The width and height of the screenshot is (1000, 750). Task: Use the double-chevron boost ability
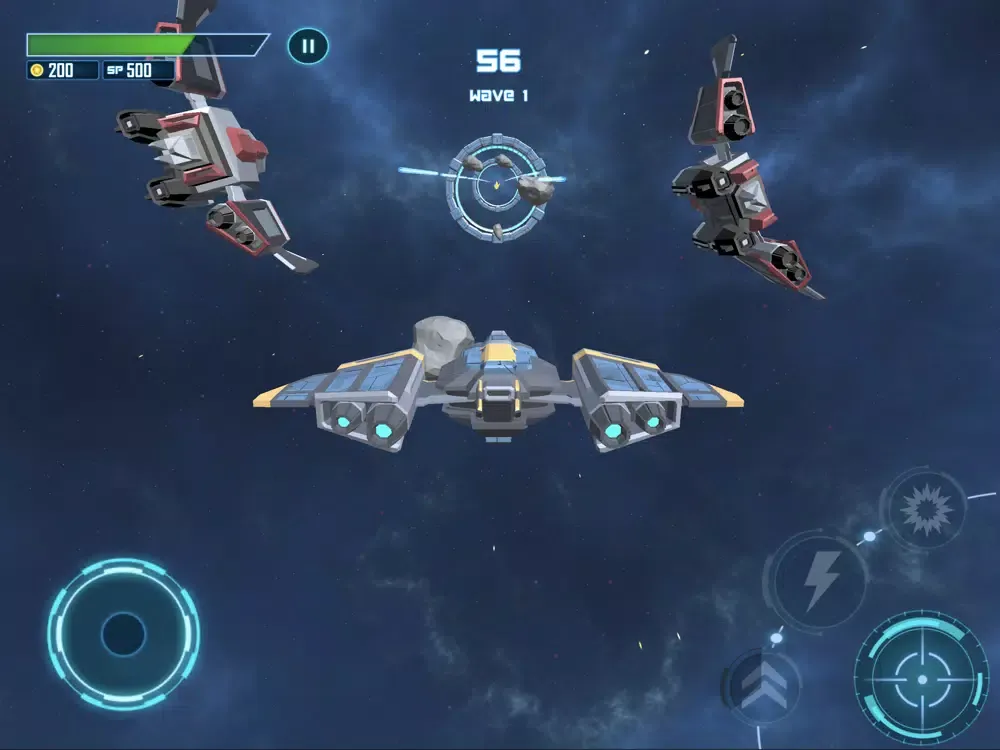pos(761,686)
